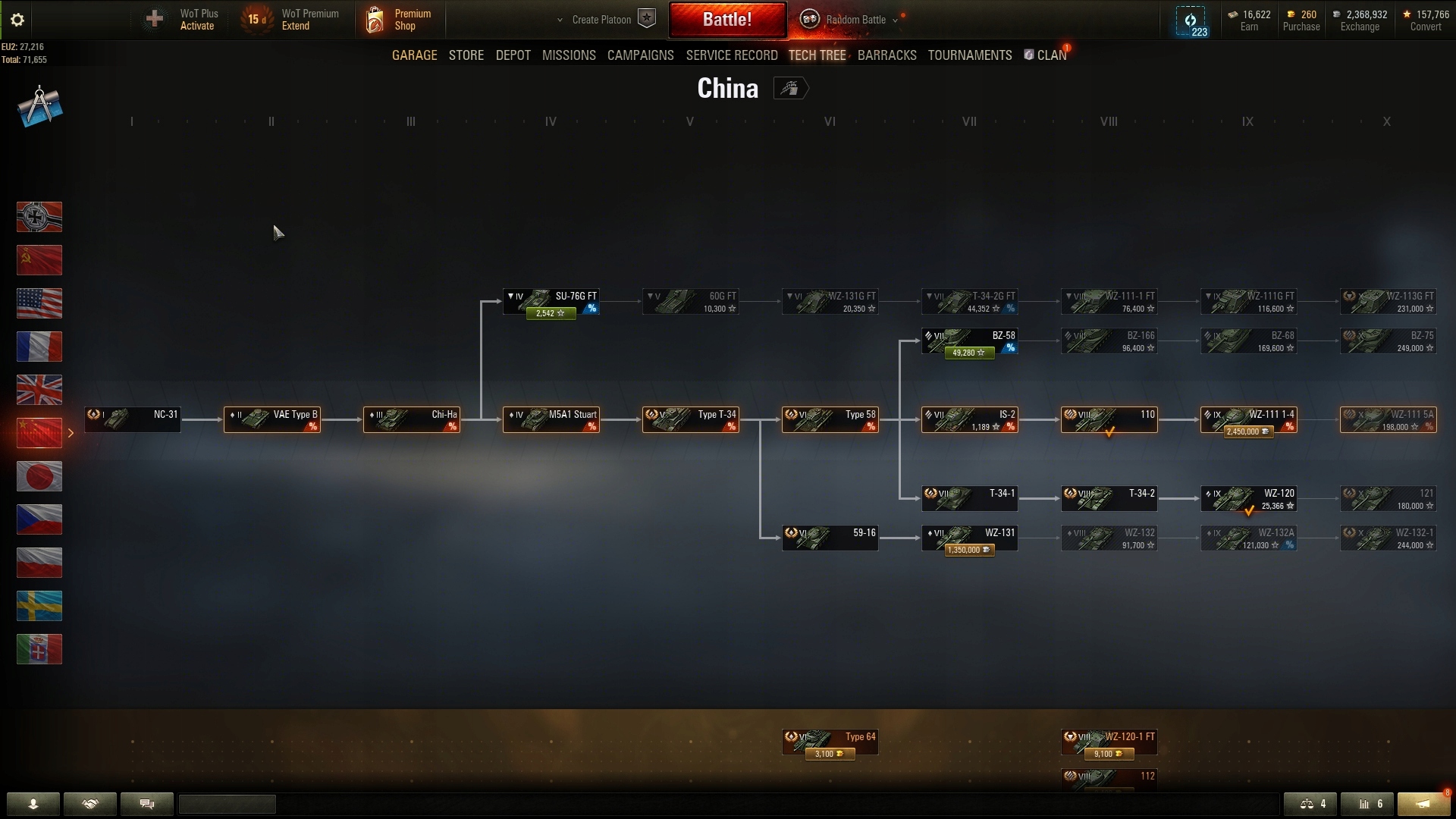Select the BZ-58 vehicle node
This screenshot has height=819, width=1456.
coord(969,341)
